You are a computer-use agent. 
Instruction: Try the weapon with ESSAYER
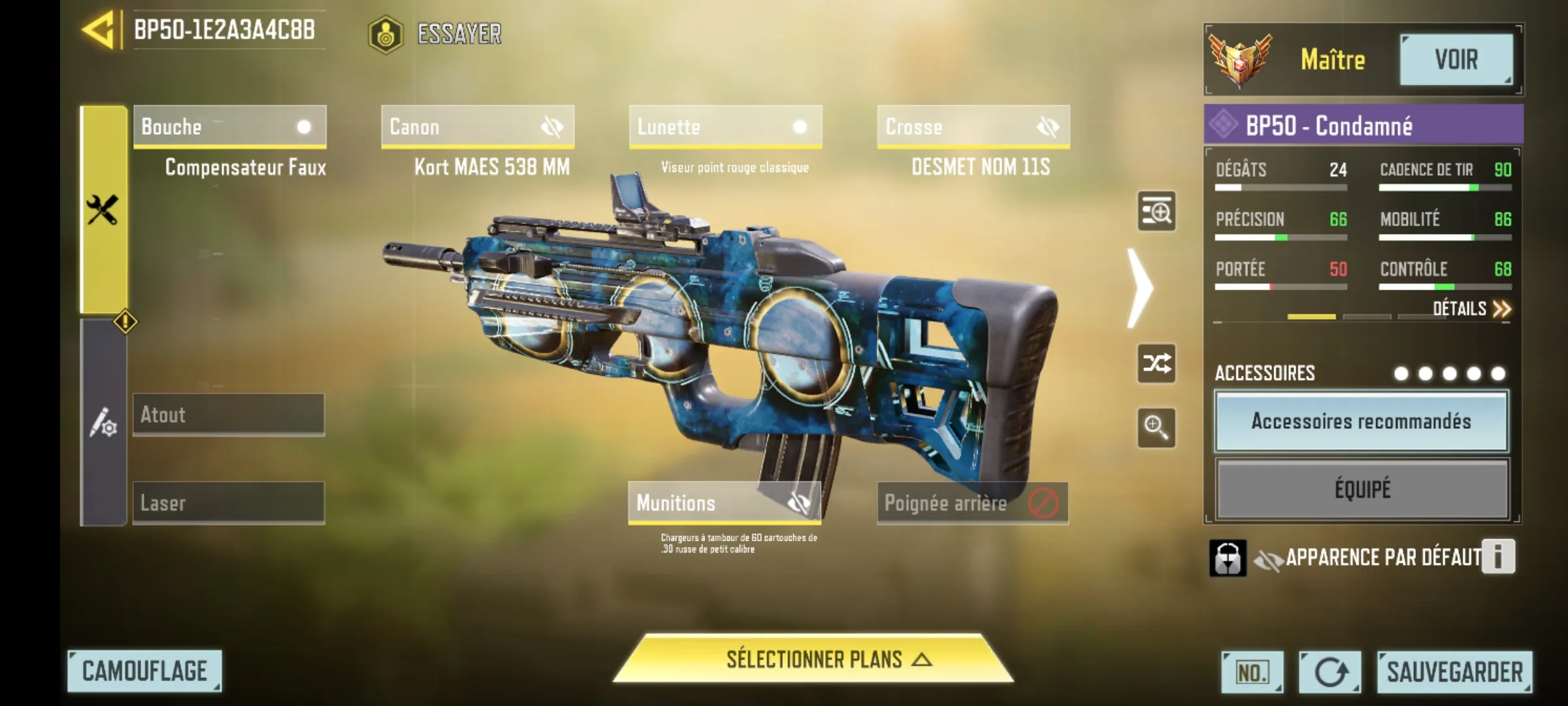(x=436, y=34)
